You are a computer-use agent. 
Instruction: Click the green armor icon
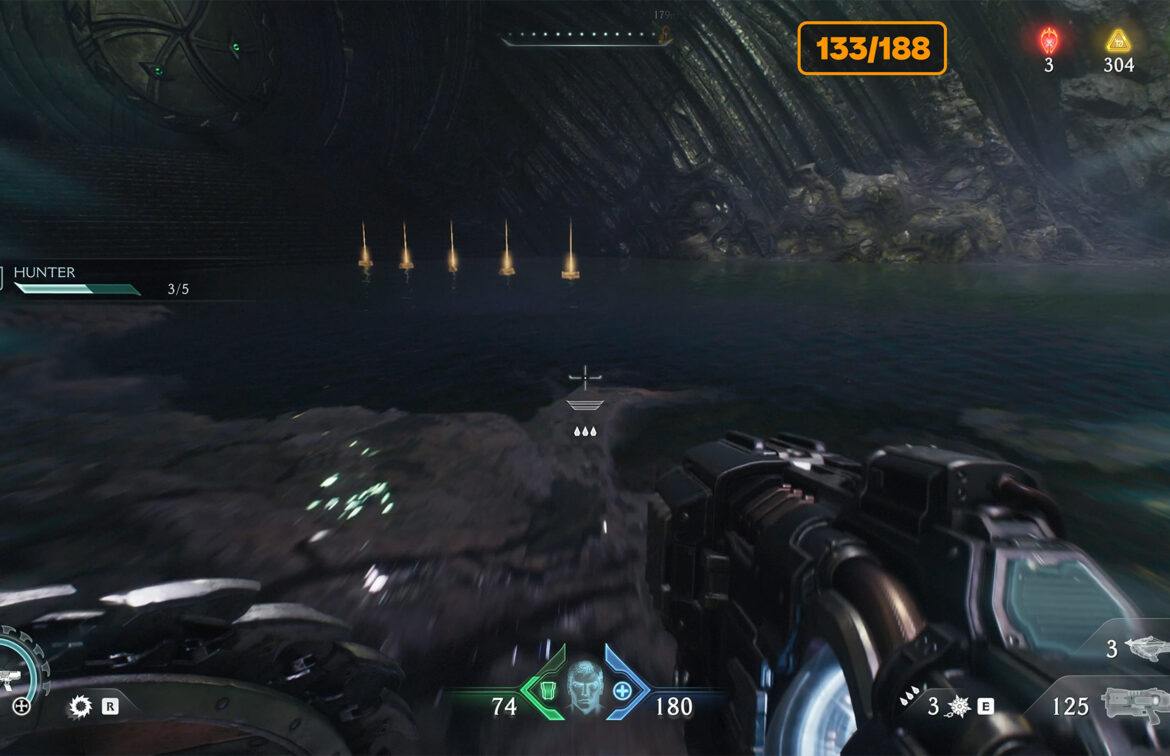[547, 690]
